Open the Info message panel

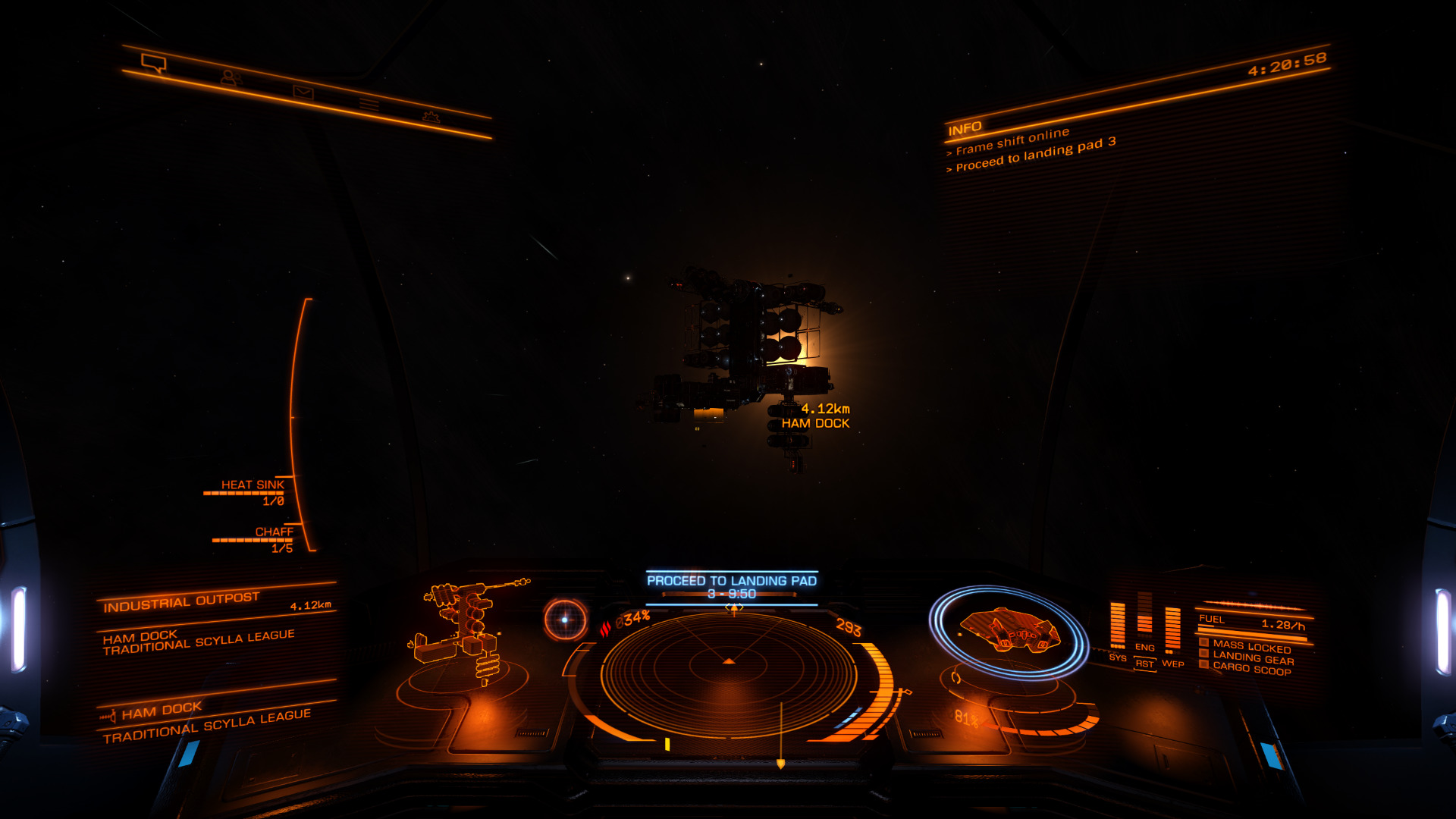pyautogui.click(x=965, y=128)
